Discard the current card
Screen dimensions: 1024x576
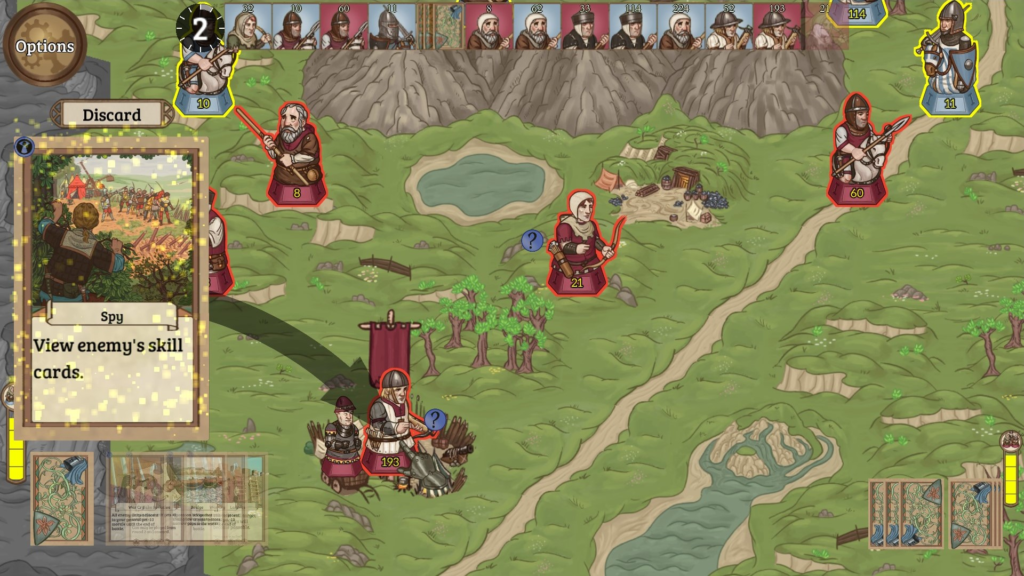pyautogui.click(x=111, y=114)
